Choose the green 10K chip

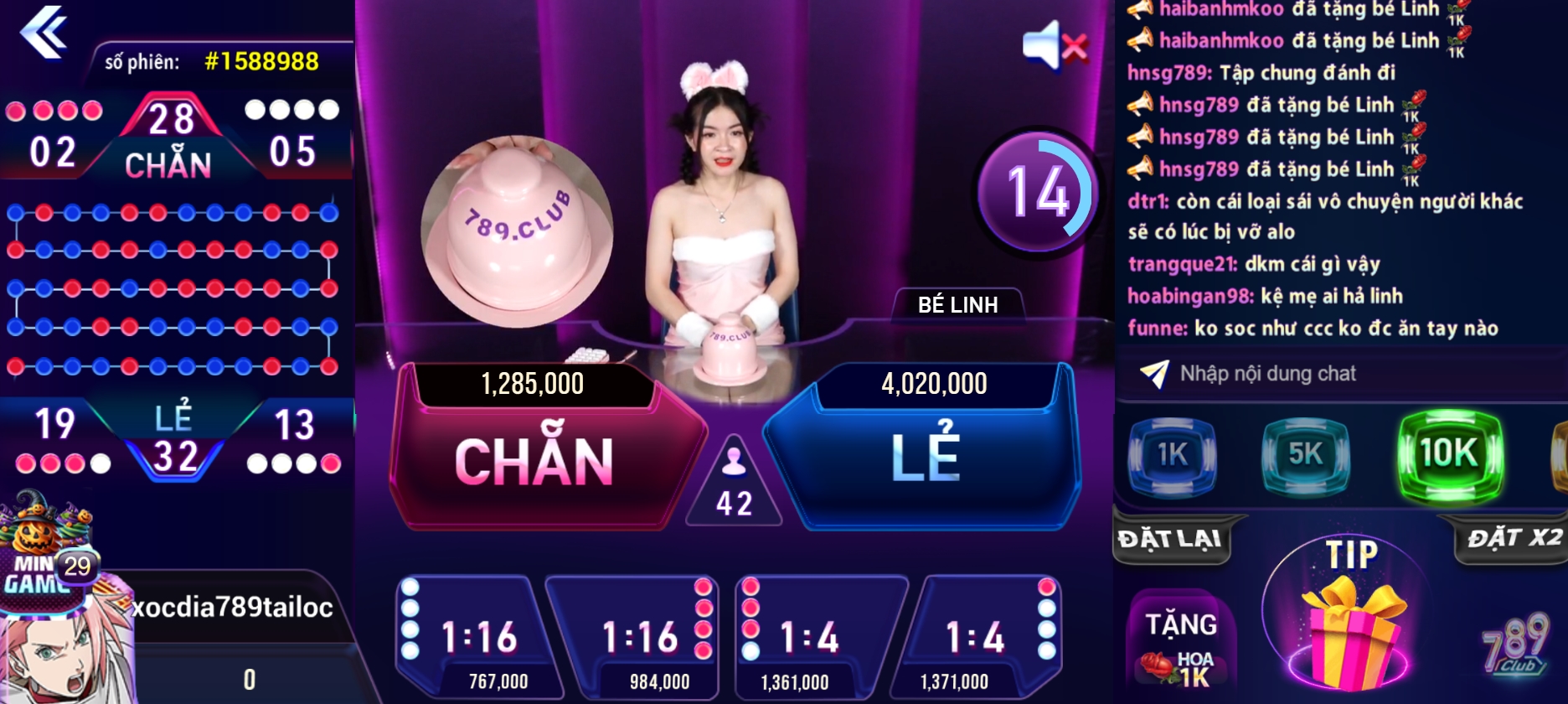(x=1449, y=455)
